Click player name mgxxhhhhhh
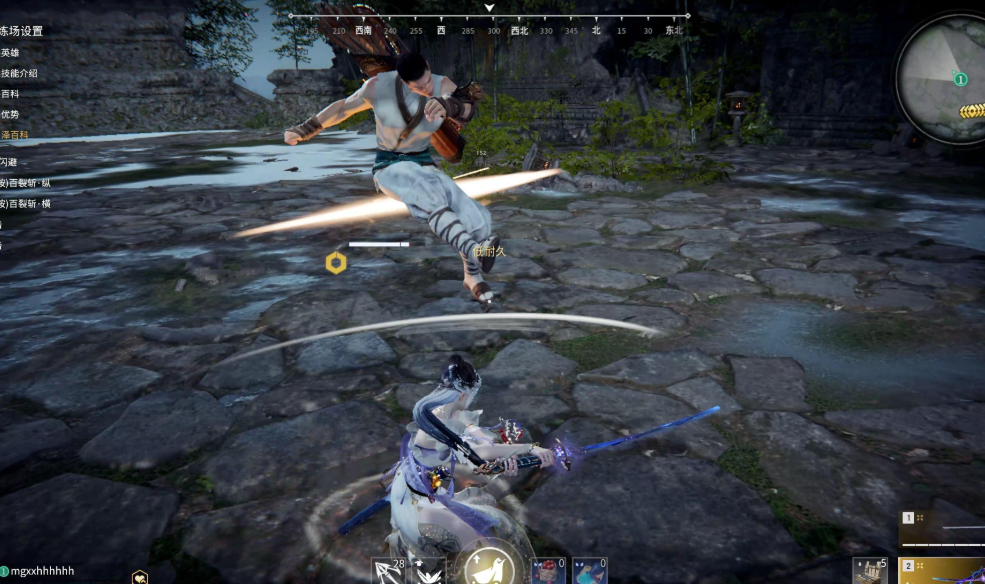This screenshot has width=985, height=584. pyautogui.click(x=42, y=571)
